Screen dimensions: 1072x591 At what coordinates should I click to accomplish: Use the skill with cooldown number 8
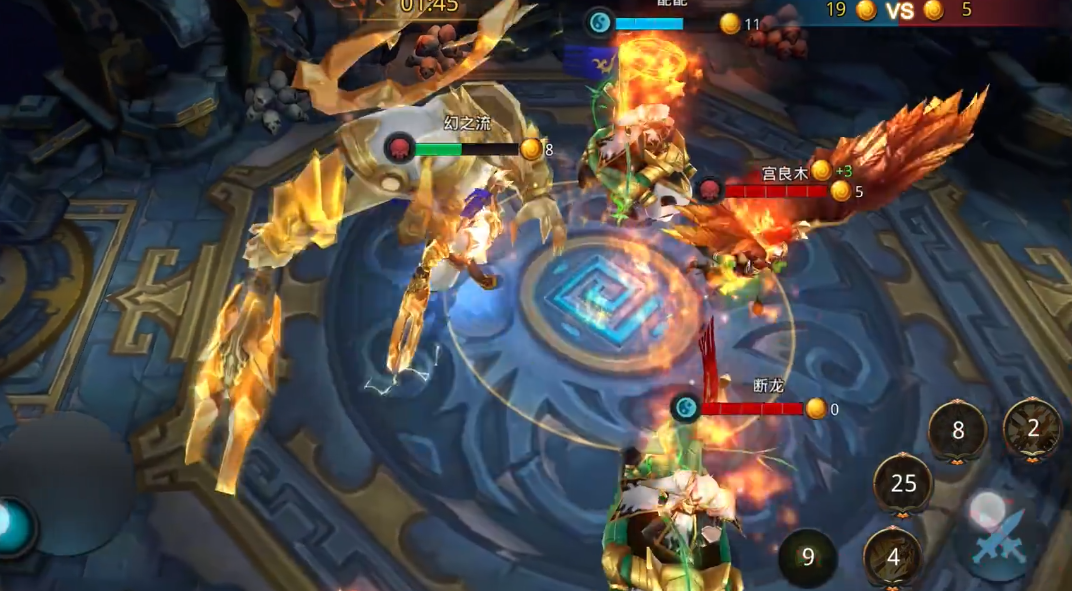point(957,431)
